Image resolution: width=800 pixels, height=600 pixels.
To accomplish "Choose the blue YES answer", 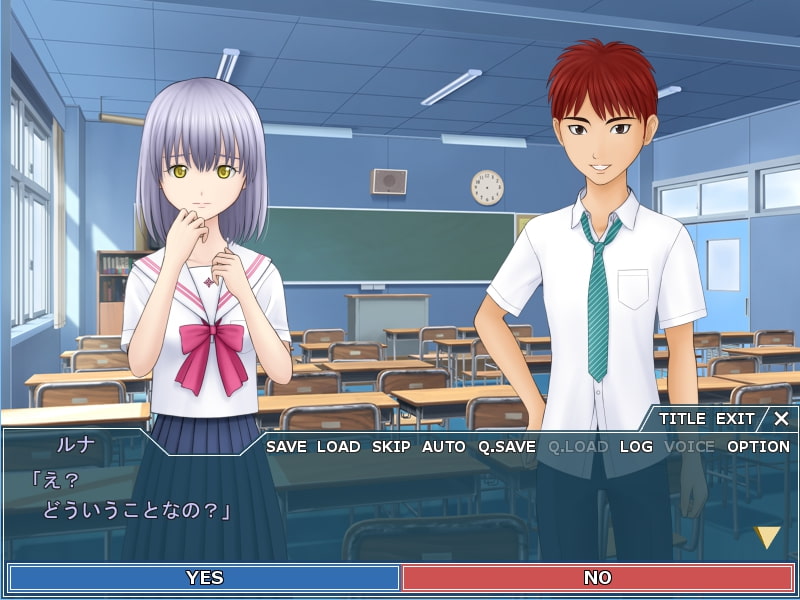I will [204, 578].
